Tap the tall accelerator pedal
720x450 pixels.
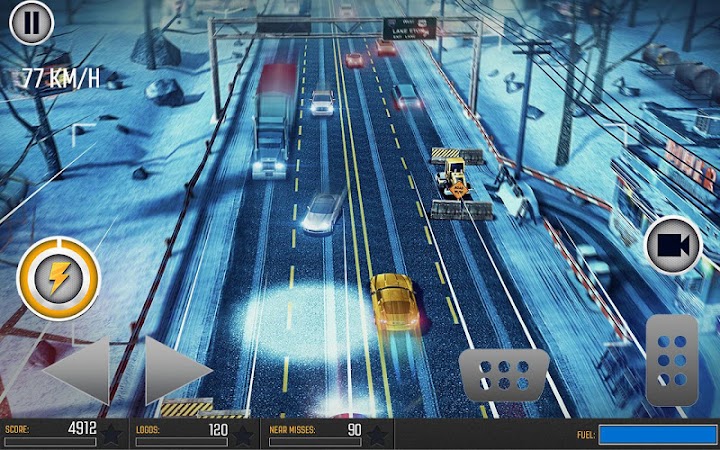click(x=671, y=360)
